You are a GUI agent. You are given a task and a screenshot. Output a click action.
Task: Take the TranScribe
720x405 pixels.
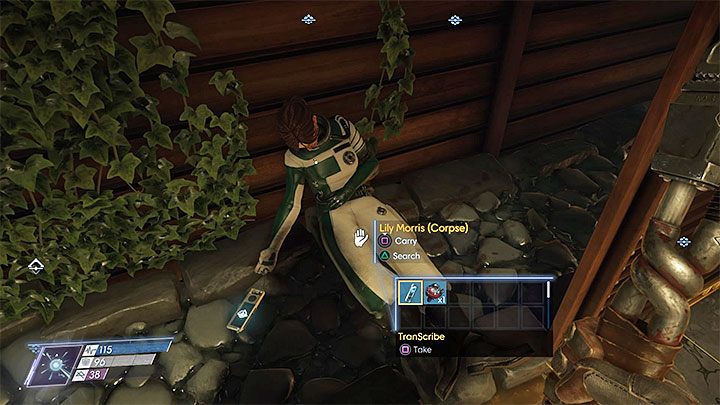pyautogui.click(x=414, y=351)
